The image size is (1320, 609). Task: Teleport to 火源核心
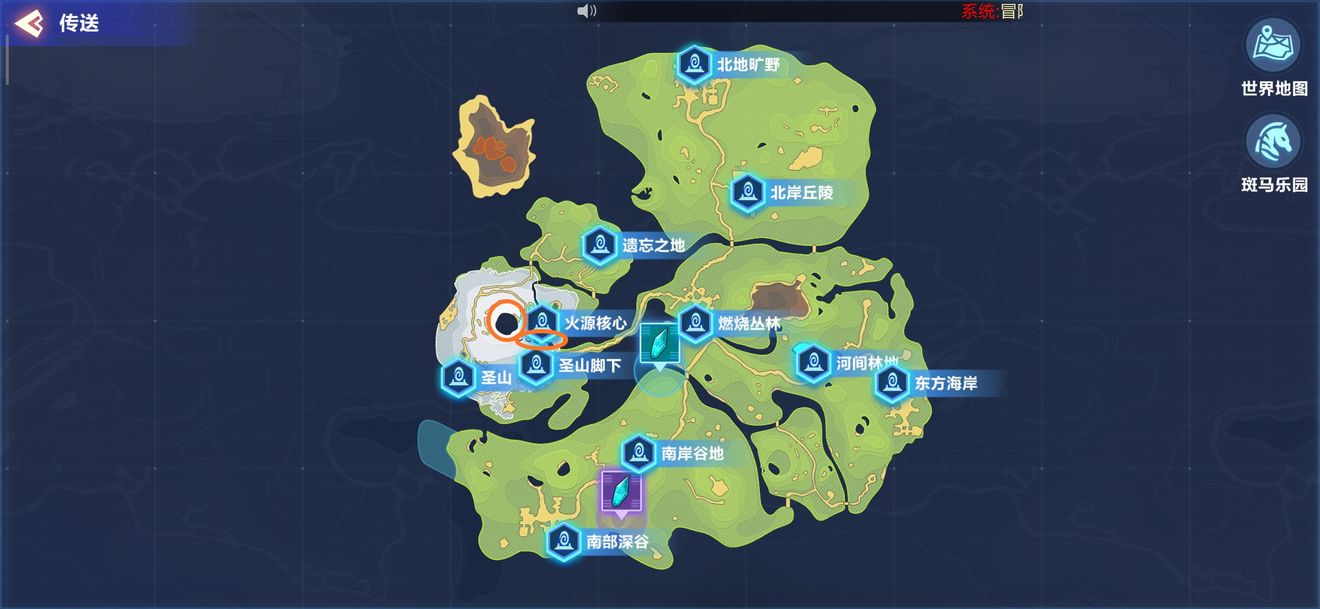(543, 322)
